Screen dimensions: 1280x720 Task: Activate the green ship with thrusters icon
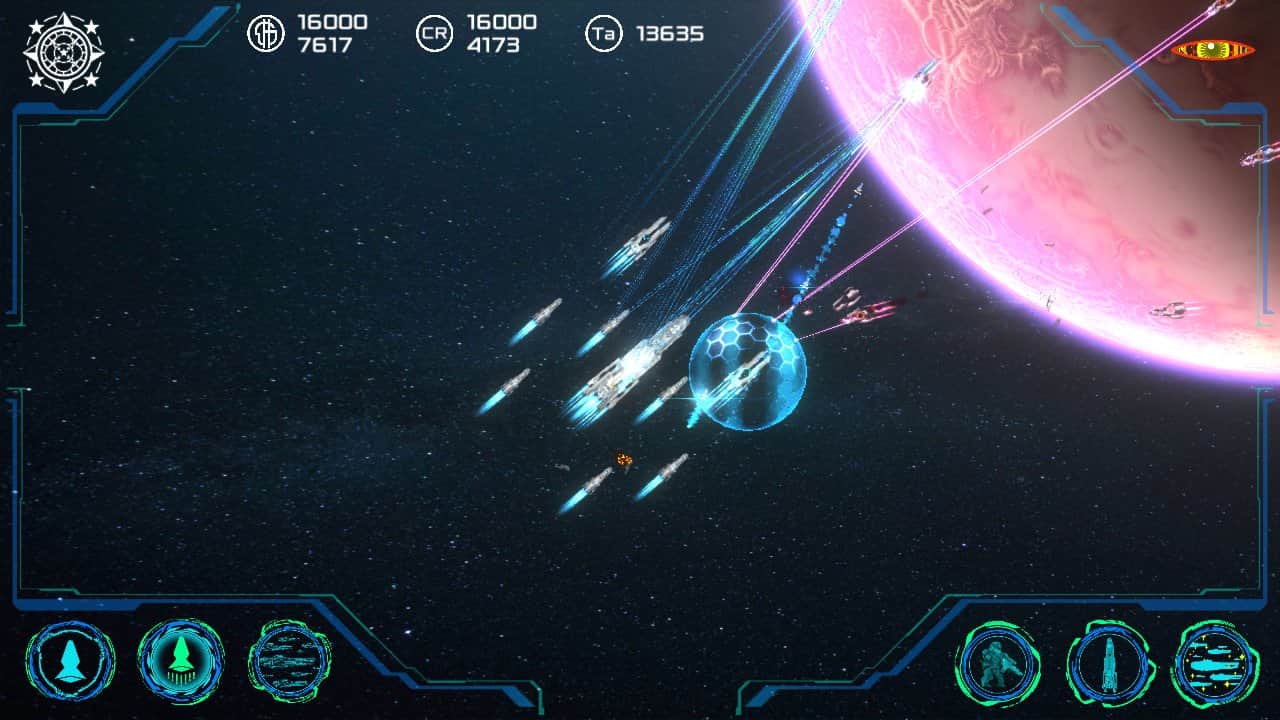pos(181,661)
